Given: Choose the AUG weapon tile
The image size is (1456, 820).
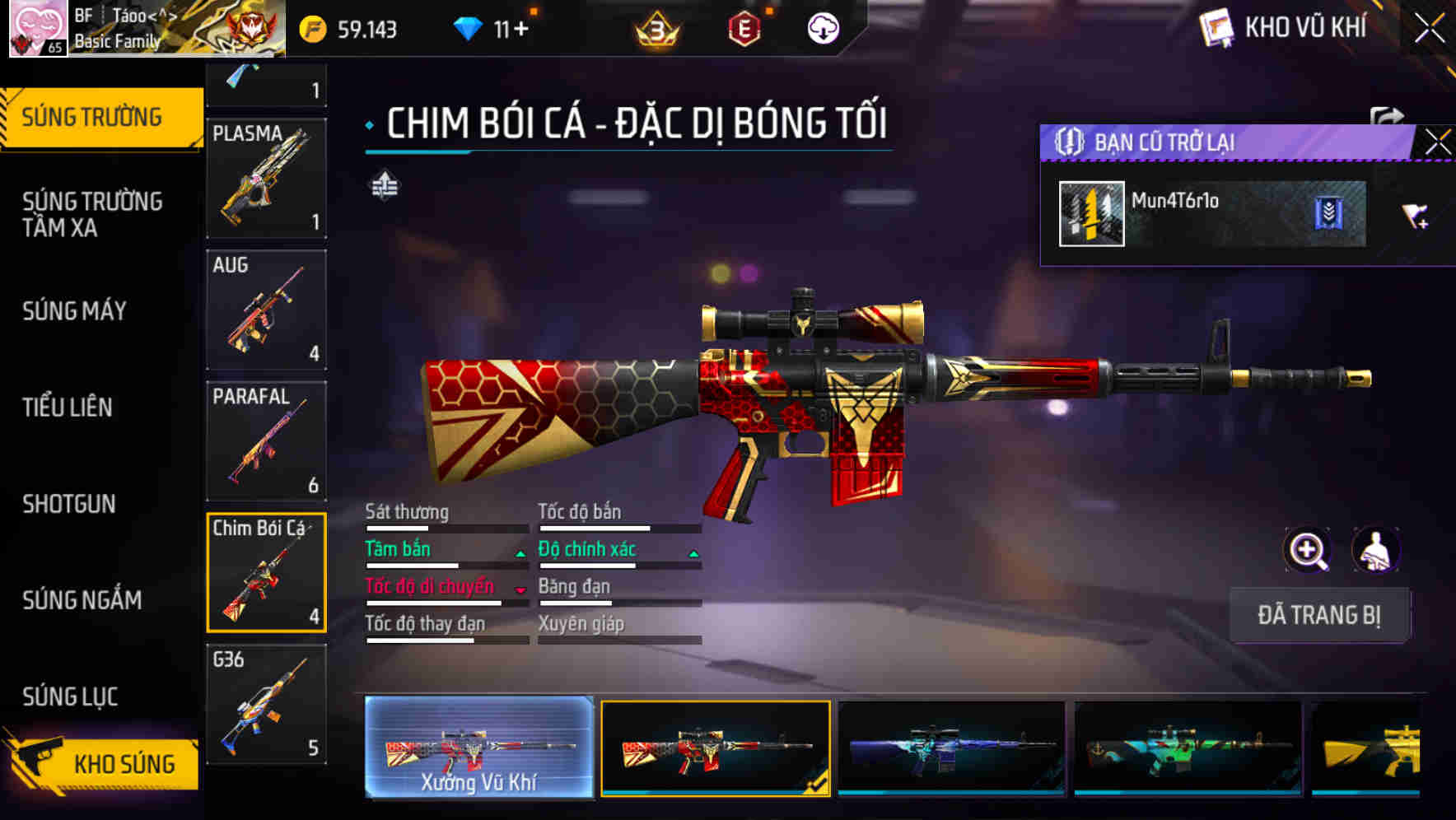Looking at the screenshot, I should [x=266, y=310].
